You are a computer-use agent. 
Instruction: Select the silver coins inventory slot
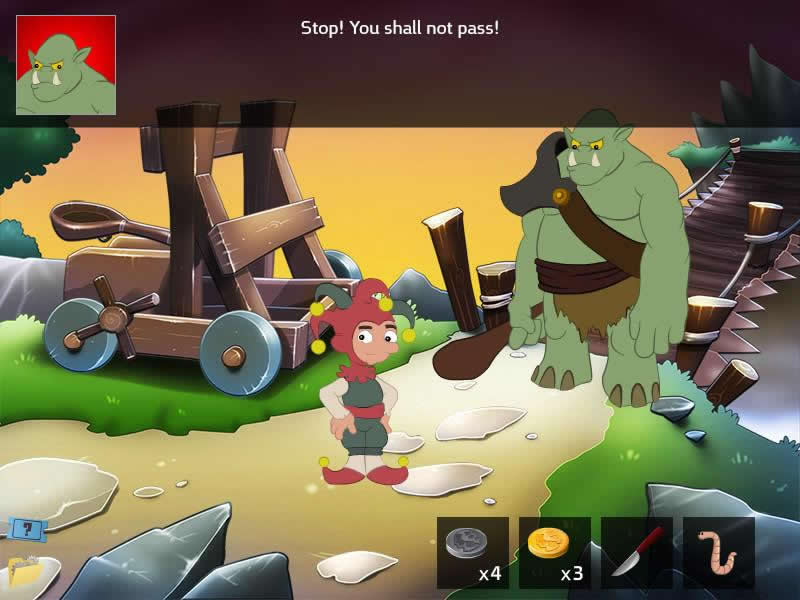coord(473,552)
